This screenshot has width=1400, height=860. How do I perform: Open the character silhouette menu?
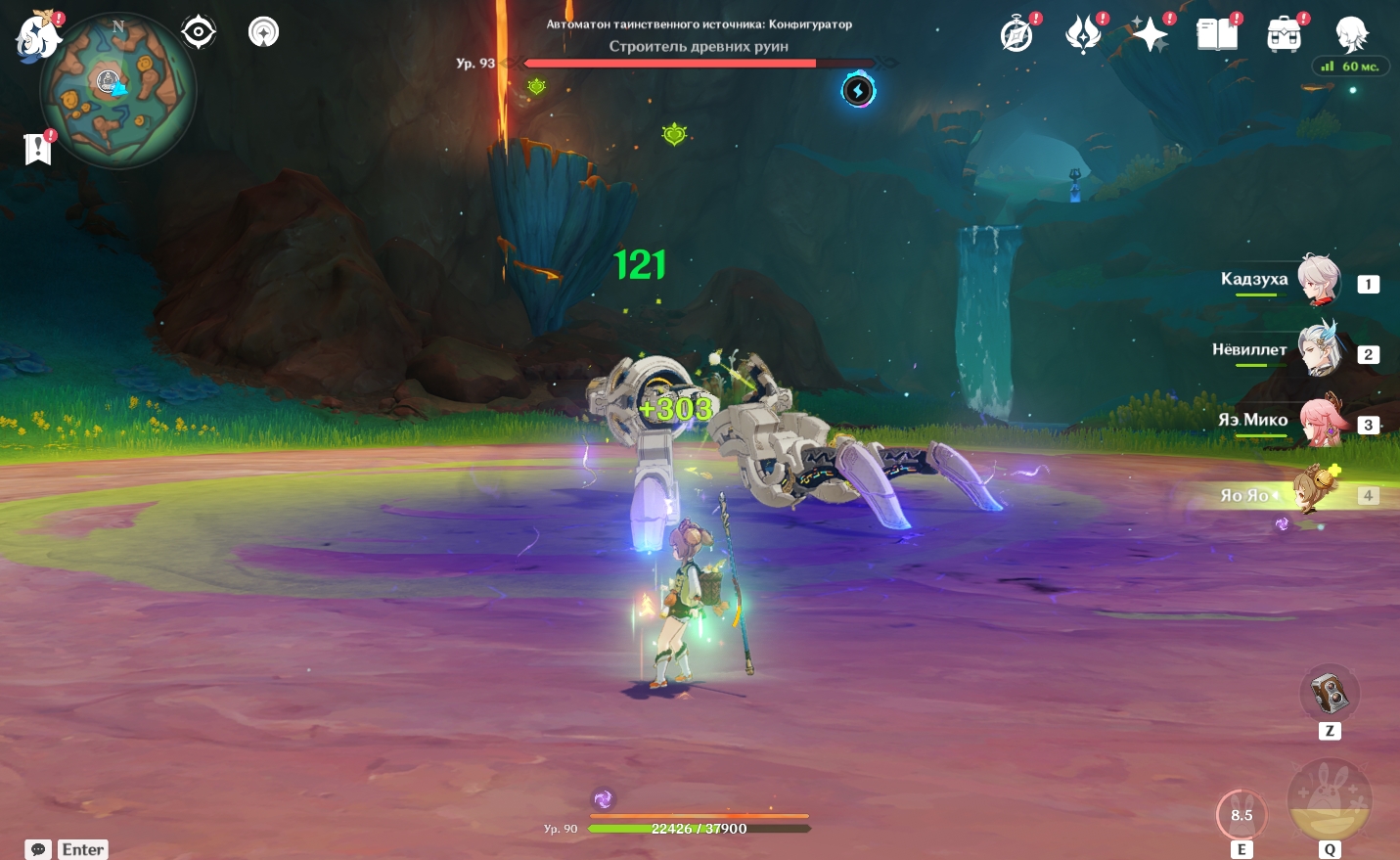[1351, 35]
